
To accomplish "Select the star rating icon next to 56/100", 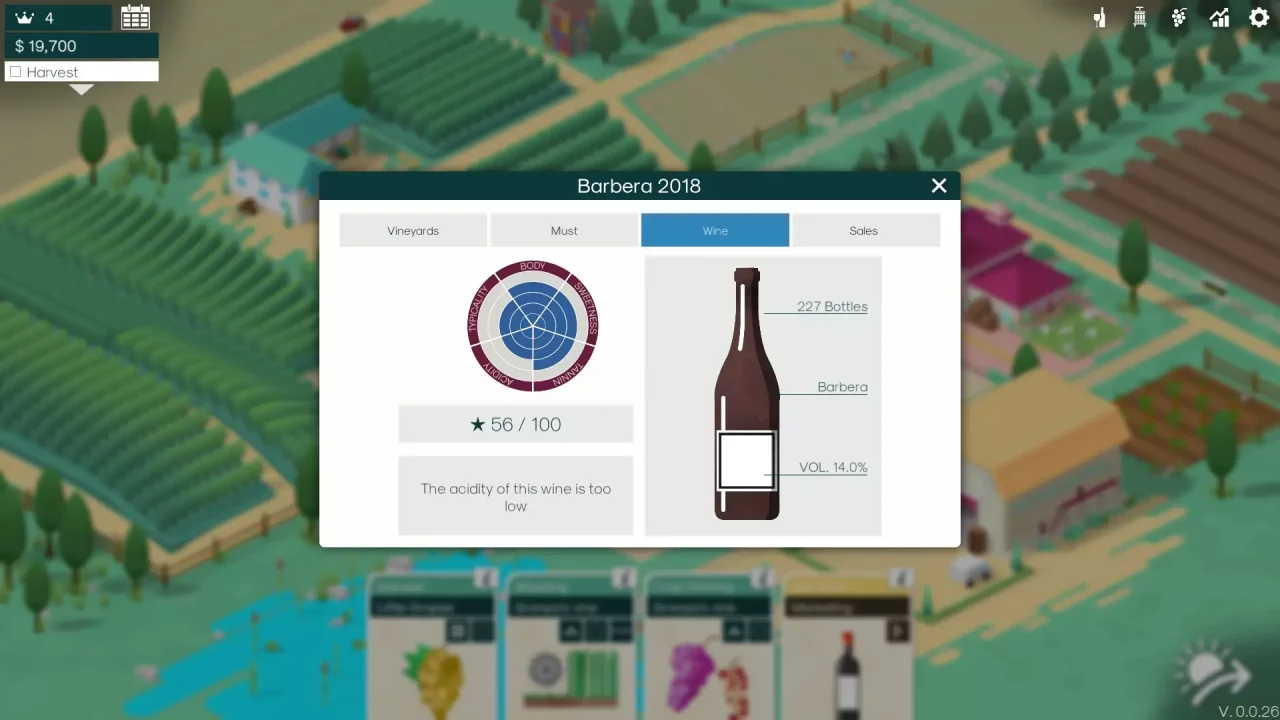I will pyautogui.click(x=478, y=424).
